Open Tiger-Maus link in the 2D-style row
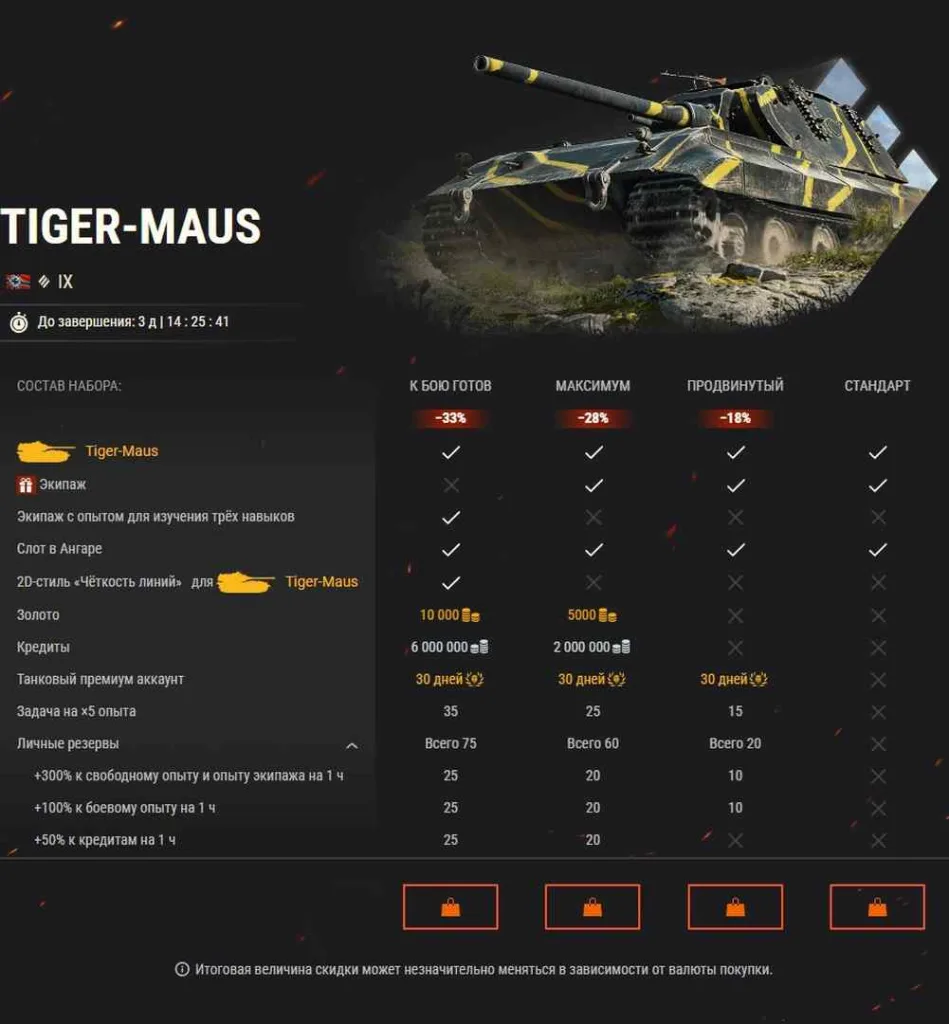The height and width of the screenshot is (1024, 949). (321, 582)
